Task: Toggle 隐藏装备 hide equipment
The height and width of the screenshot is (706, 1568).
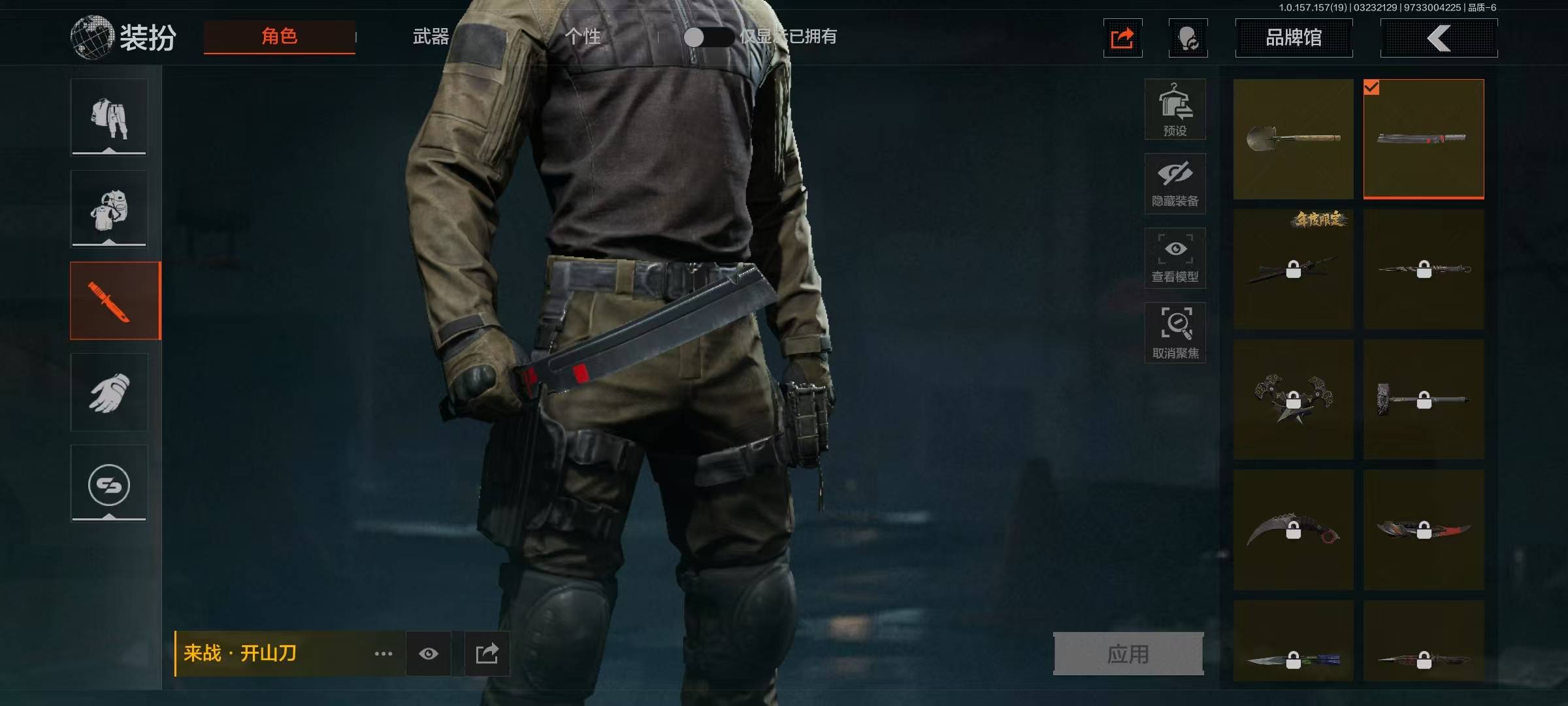Action: 1175,184
